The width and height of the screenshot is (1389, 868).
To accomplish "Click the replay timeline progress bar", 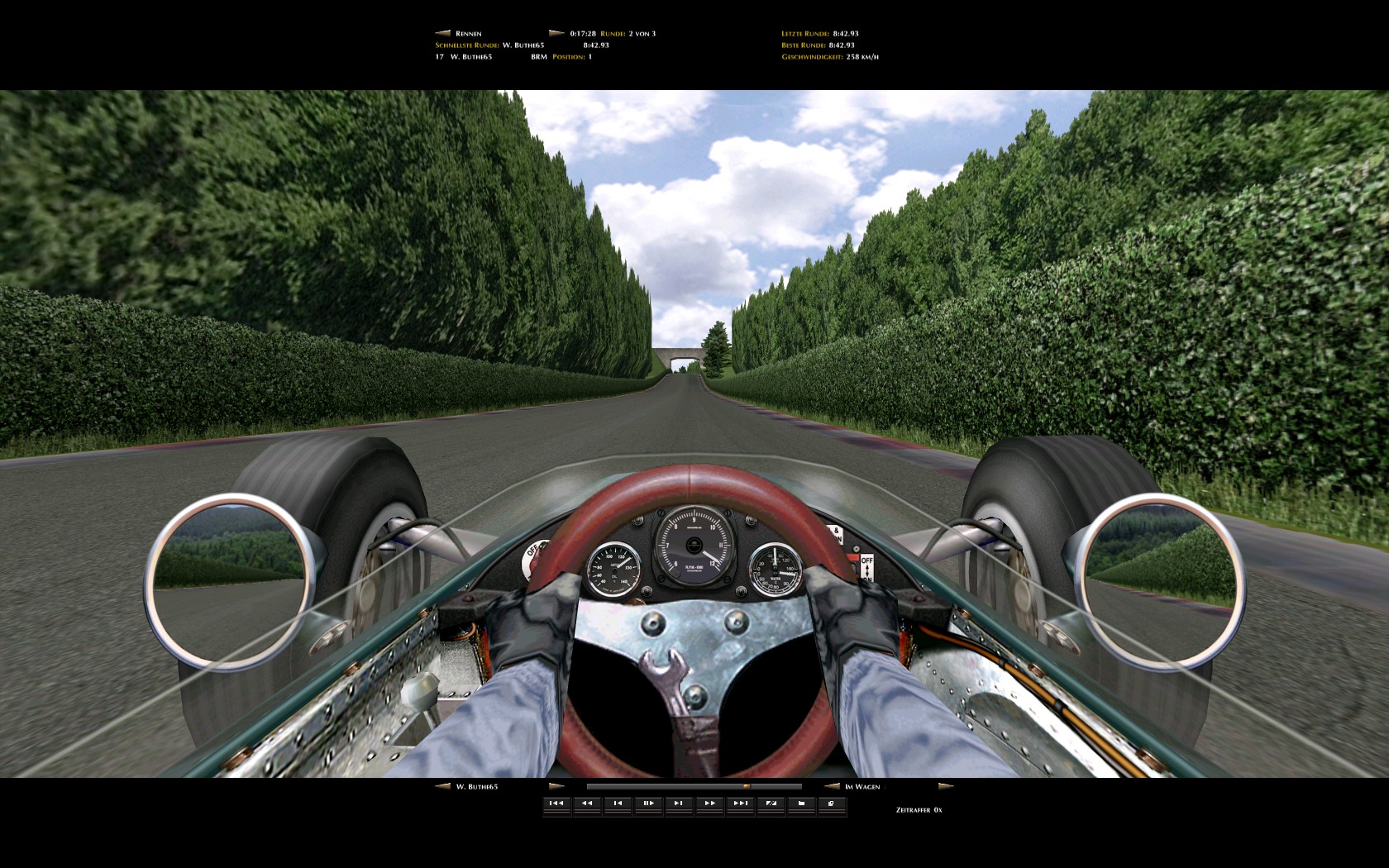I will [x=694, y=786].
